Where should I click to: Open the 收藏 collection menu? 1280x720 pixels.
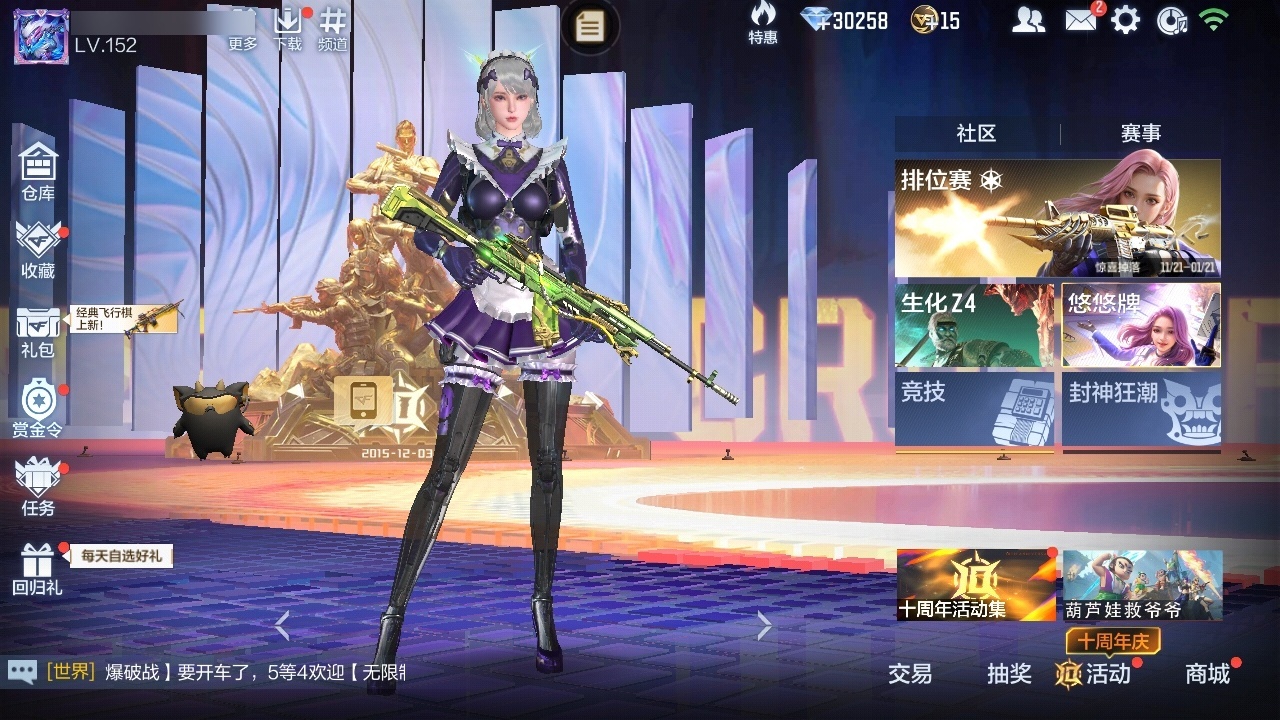(38, 248)
